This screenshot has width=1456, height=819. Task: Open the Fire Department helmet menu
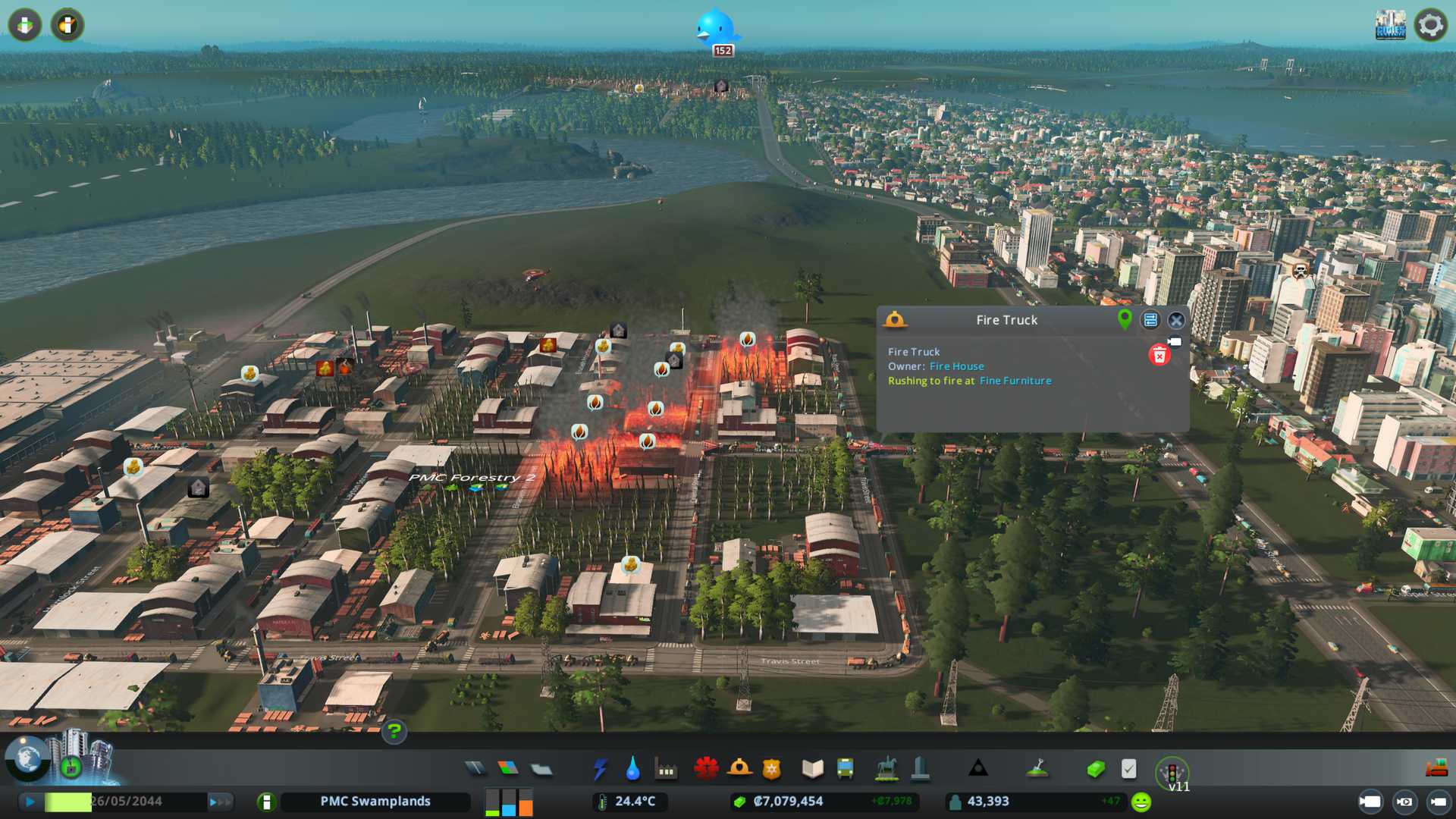pyautogui.click(x=739, y=769)
